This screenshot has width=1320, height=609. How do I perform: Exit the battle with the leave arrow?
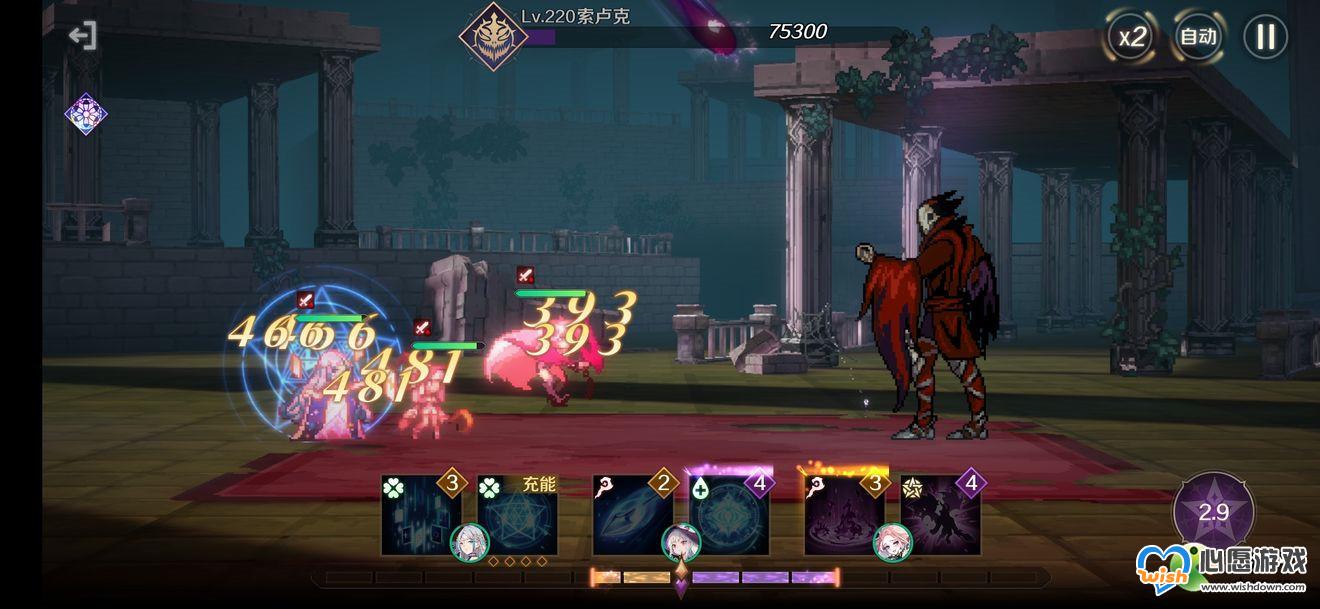pos(82,36)
